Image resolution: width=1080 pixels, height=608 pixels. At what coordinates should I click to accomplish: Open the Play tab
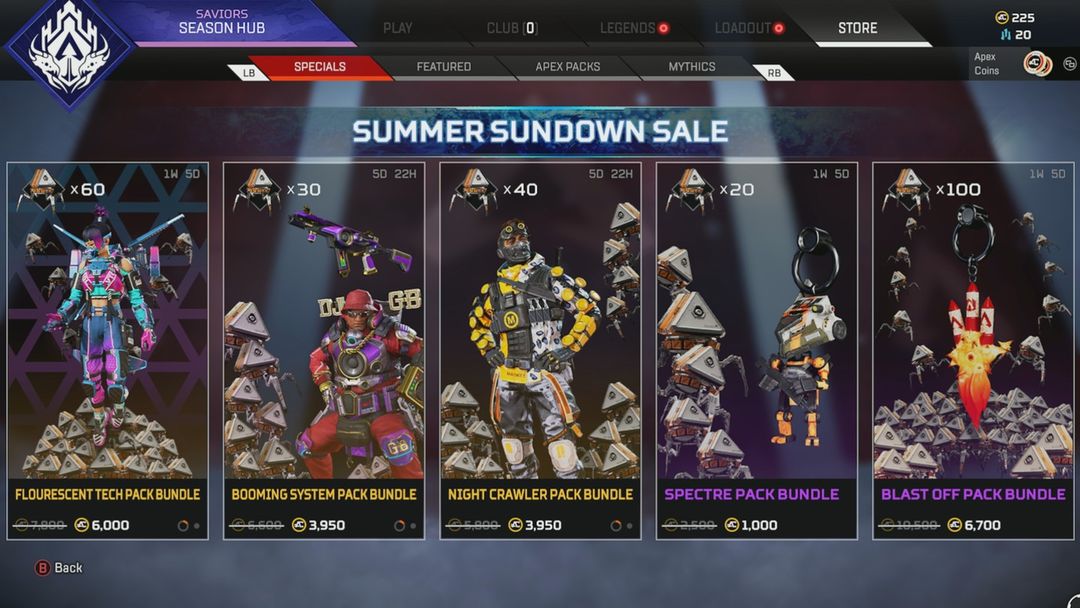point(397,28)
